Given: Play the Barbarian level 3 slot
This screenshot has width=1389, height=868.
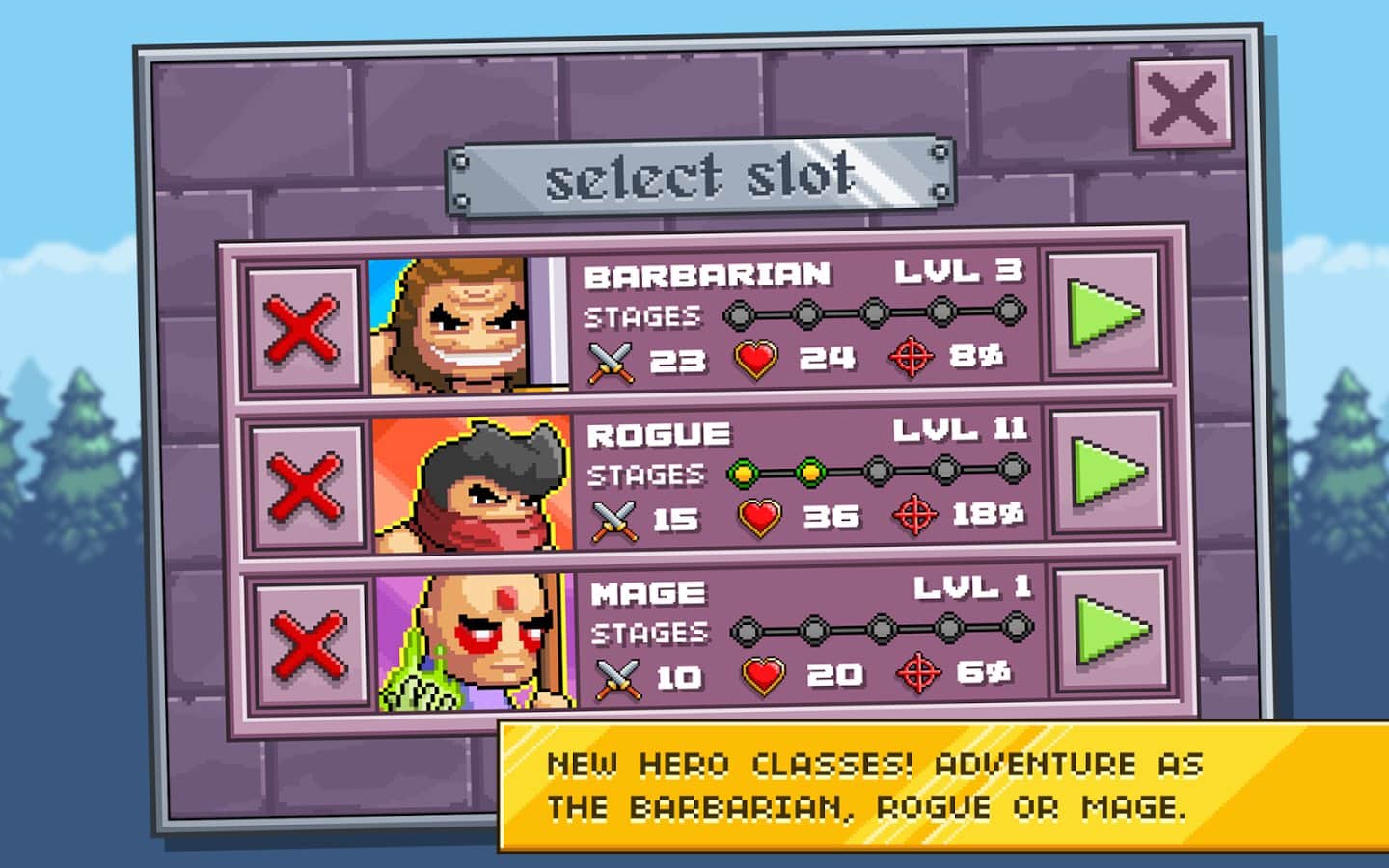Looking at the screenshot, I should [x=1104, y=313].
